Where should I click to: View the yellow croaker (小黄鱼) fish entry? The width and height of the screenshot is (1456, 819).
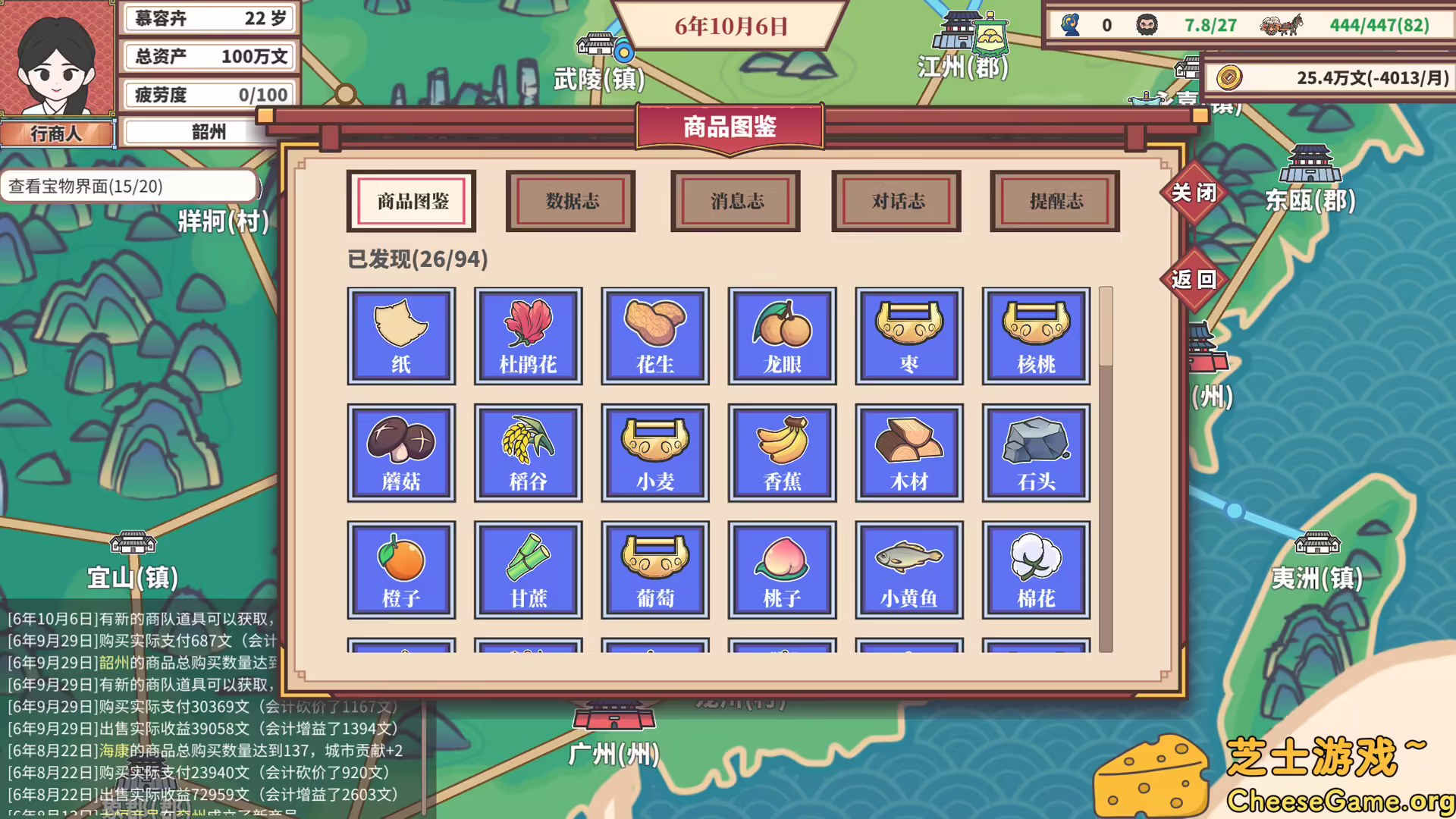(909, 570)
